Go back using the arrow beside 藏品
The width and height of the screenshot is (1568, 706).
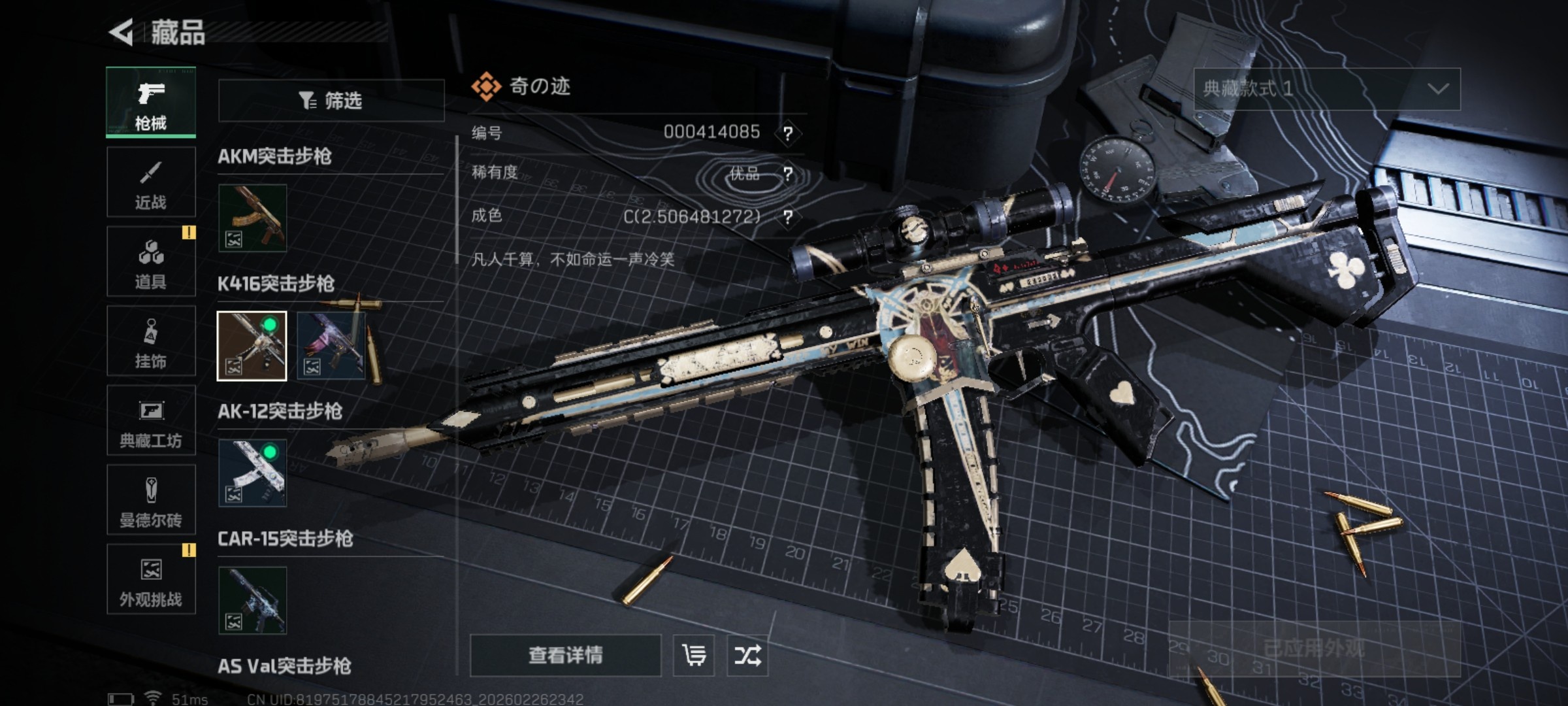click(122, 33)
